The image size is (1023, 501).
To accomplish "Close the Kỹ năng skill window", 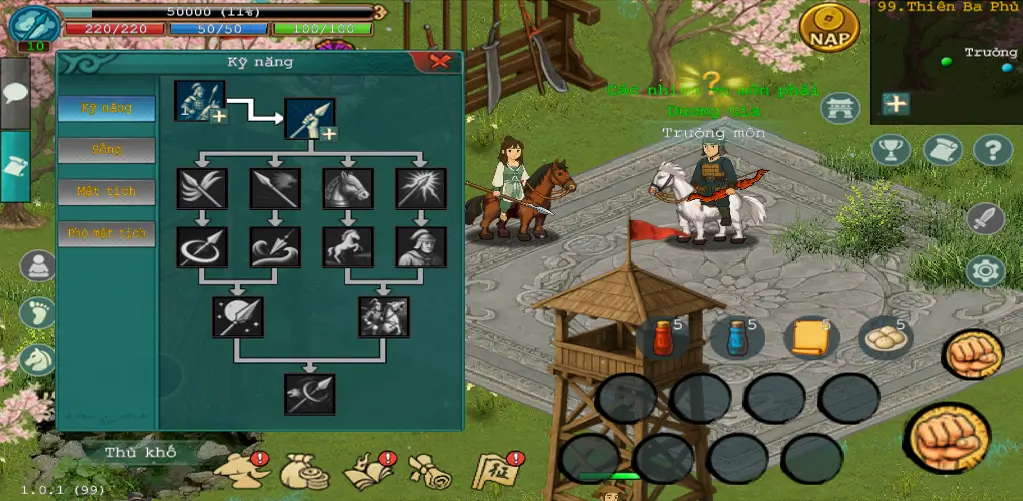I will click(x=439, y=62).
